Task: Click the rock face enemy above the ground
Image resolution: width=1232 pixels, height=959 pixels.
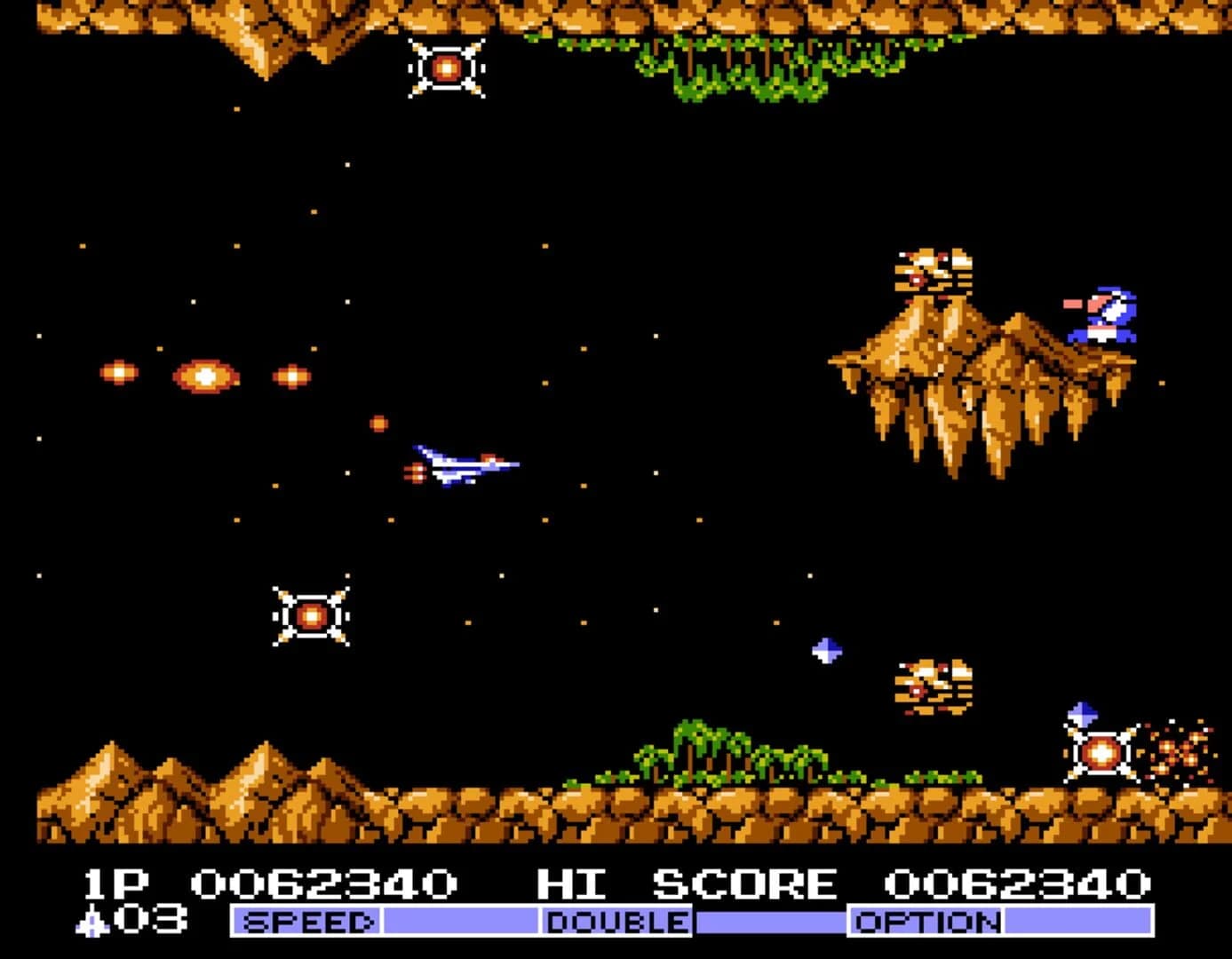Action: pyautogui.click(x=934, y=684)
